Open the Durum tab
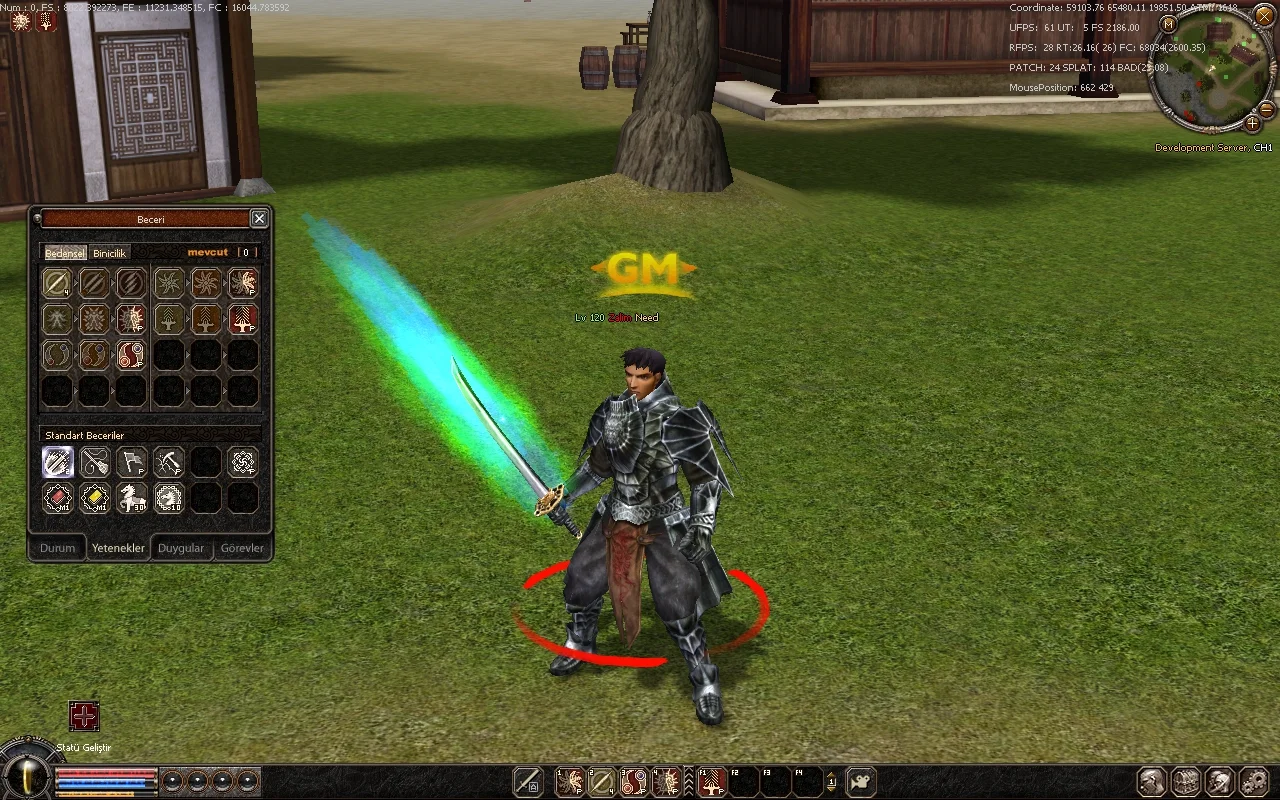 click(57, 548)
